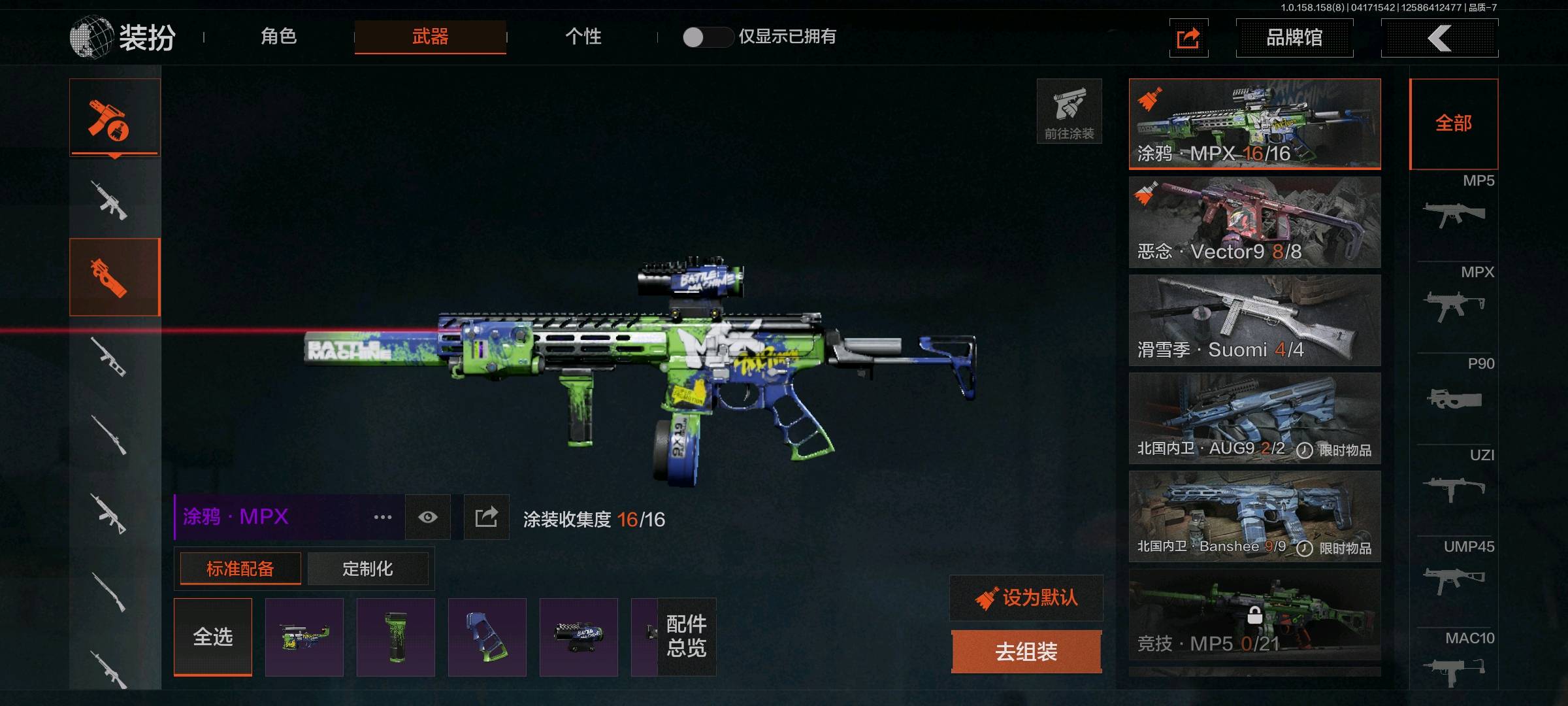Open the 个性 tab
The width and height of the screenshot is (1568, 706).
(583, 37)
